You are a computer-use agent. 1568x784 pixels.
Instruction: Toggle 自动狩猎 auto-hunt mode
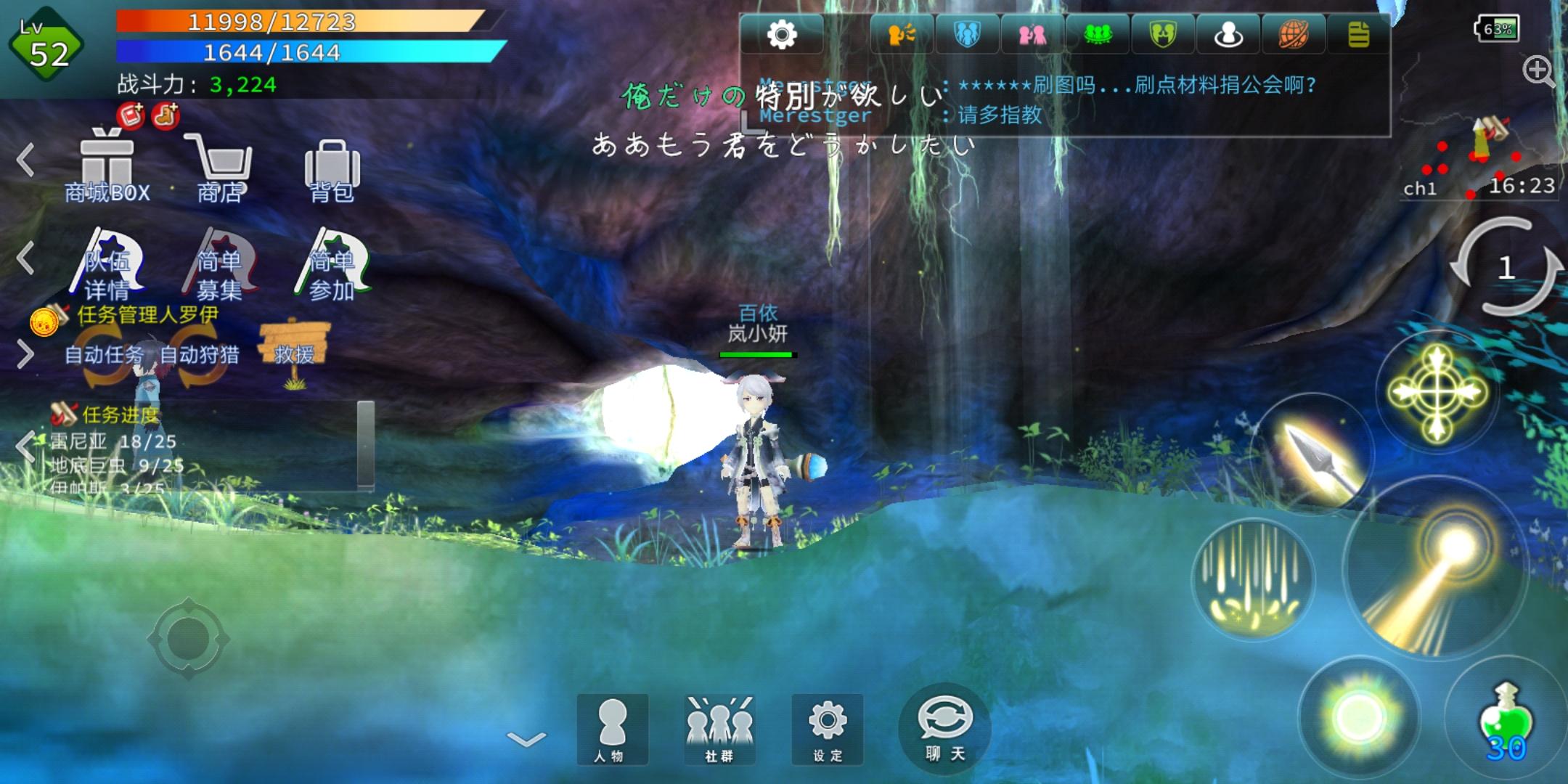pos(200,356)
